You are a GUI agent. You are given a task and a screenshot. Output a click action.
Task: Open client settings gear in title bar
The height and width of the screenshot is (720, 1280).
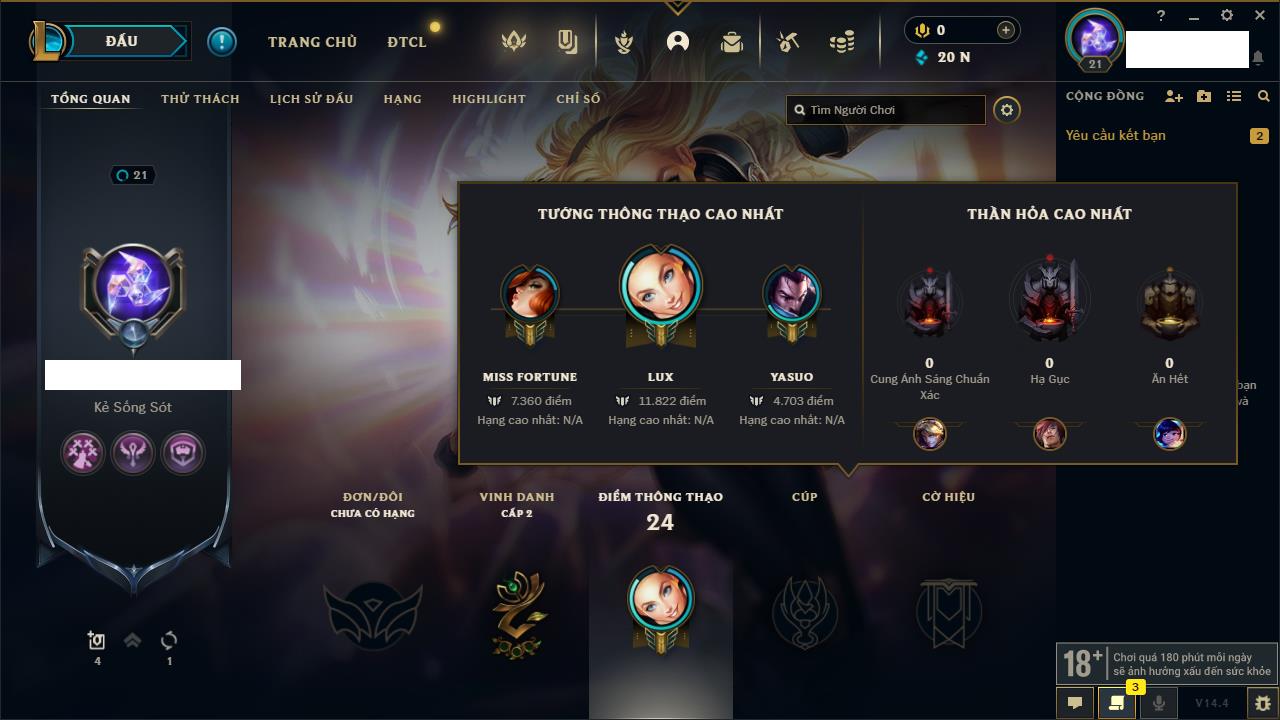click(1227, 15)
